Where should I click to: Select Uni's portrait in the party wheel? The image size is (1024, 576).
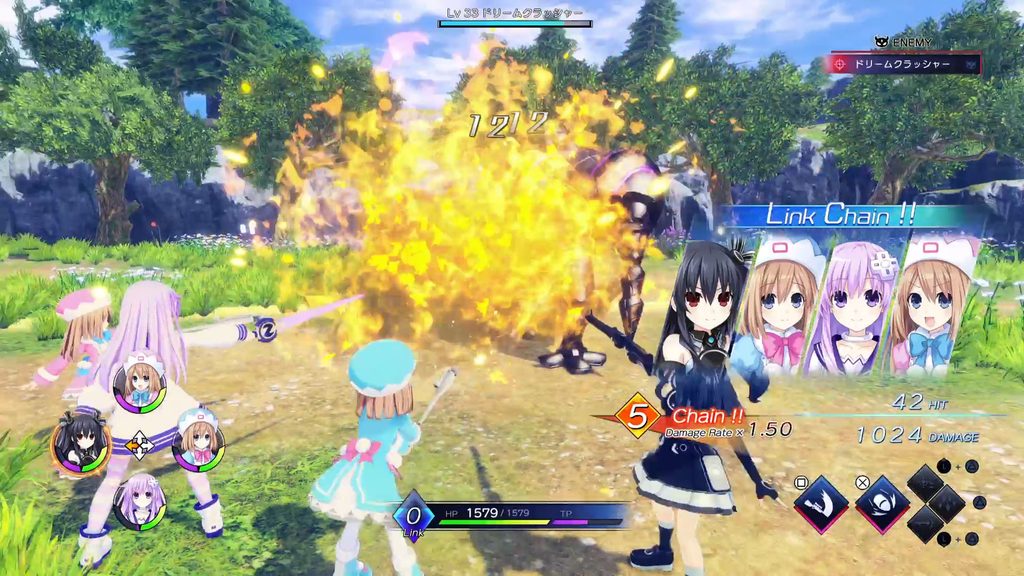[x=78, y=446]
